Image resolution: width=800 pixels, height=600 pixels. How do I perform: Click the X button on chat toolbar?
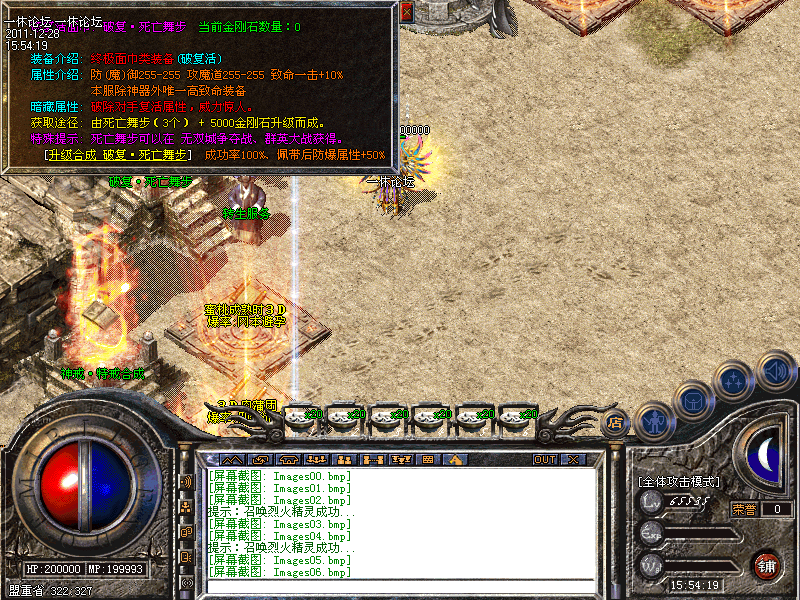(573, 460)
